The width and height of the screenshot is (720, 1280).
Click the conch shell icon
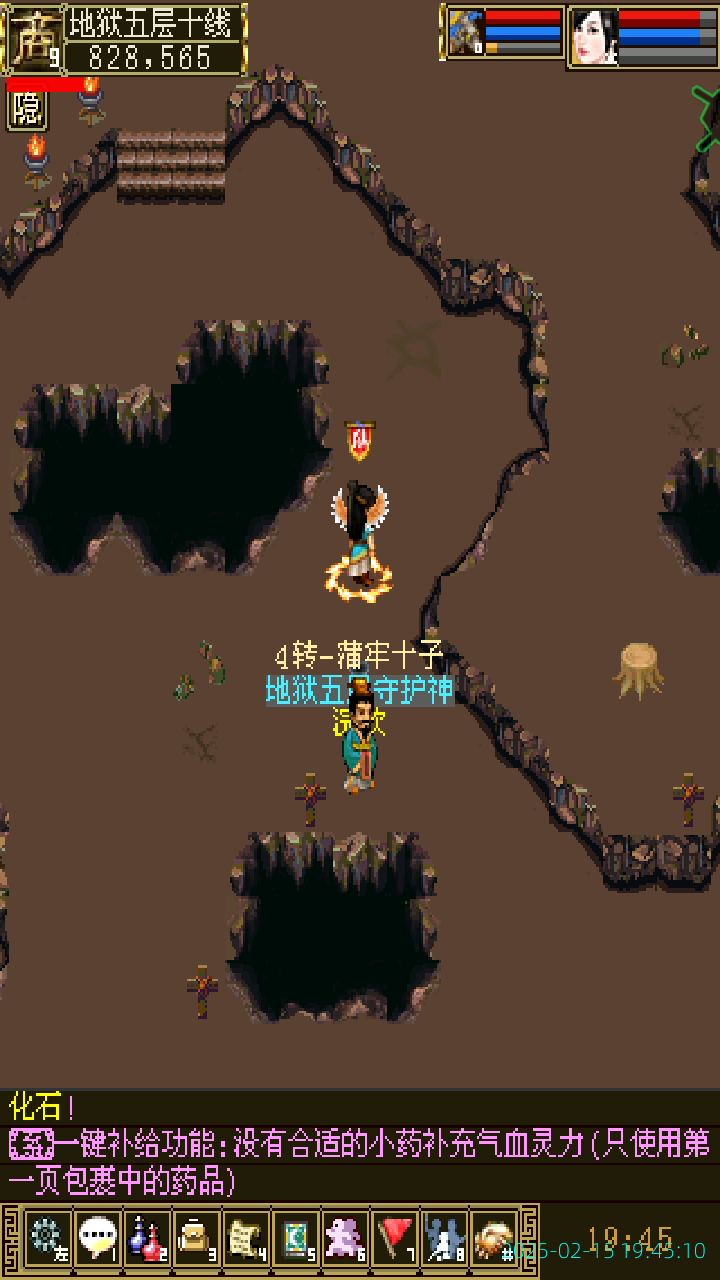[x=493, y=1238]
